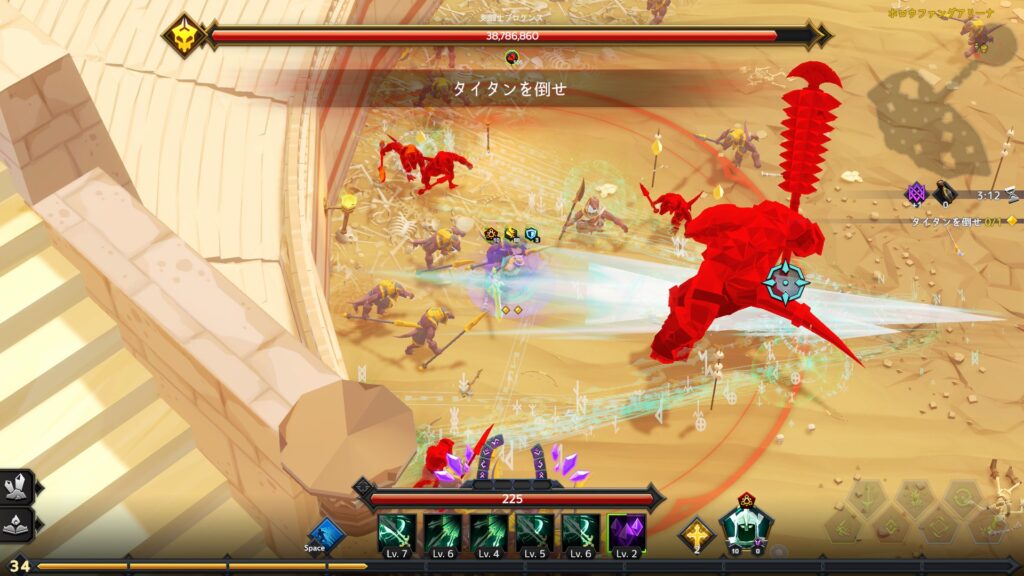This screenshot has height=576, width=1024.
Task: Click the golden cross revive icon
Action: [x=696, y=534]
